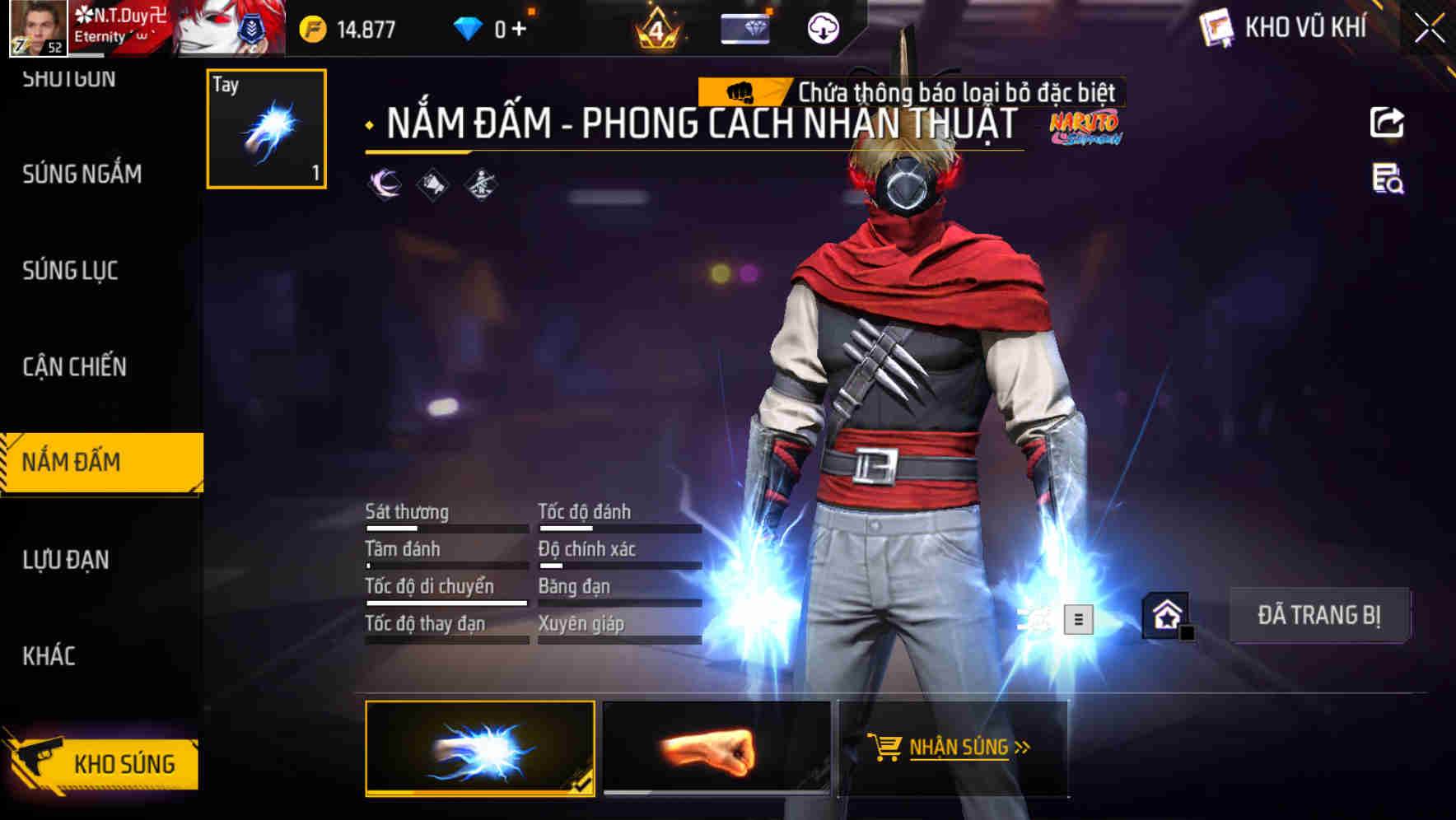
Task: Switch to the CẬN CHIẾN tab
Action: coord(72,366)
